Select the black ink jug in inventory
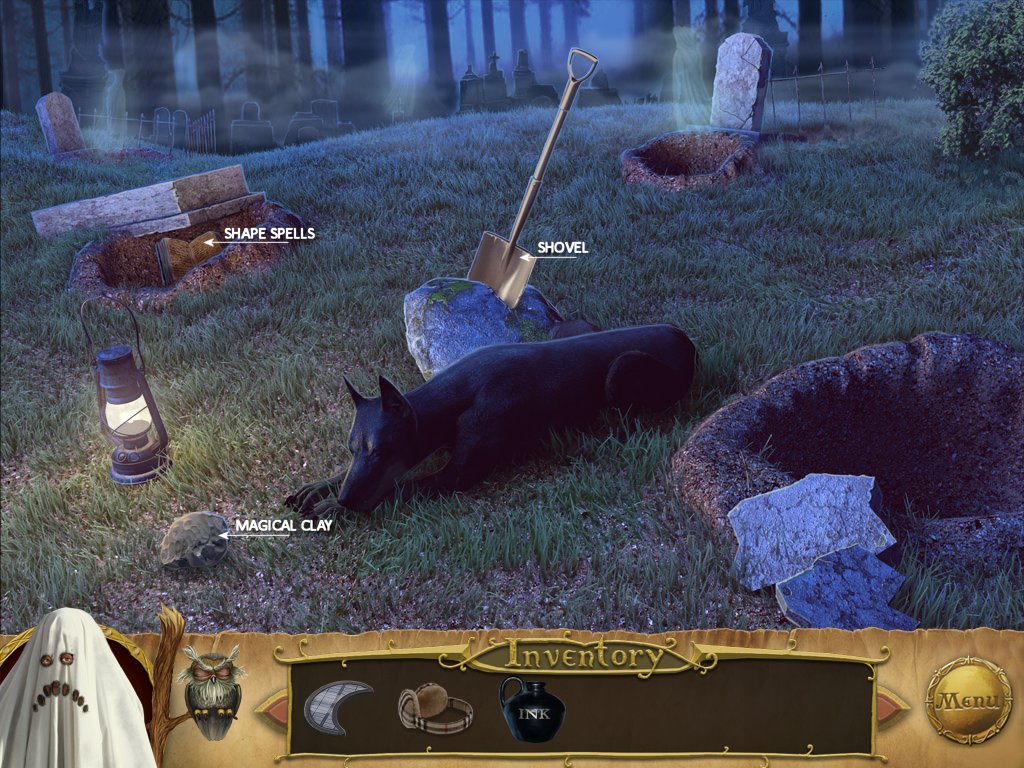 click(531, 709)
